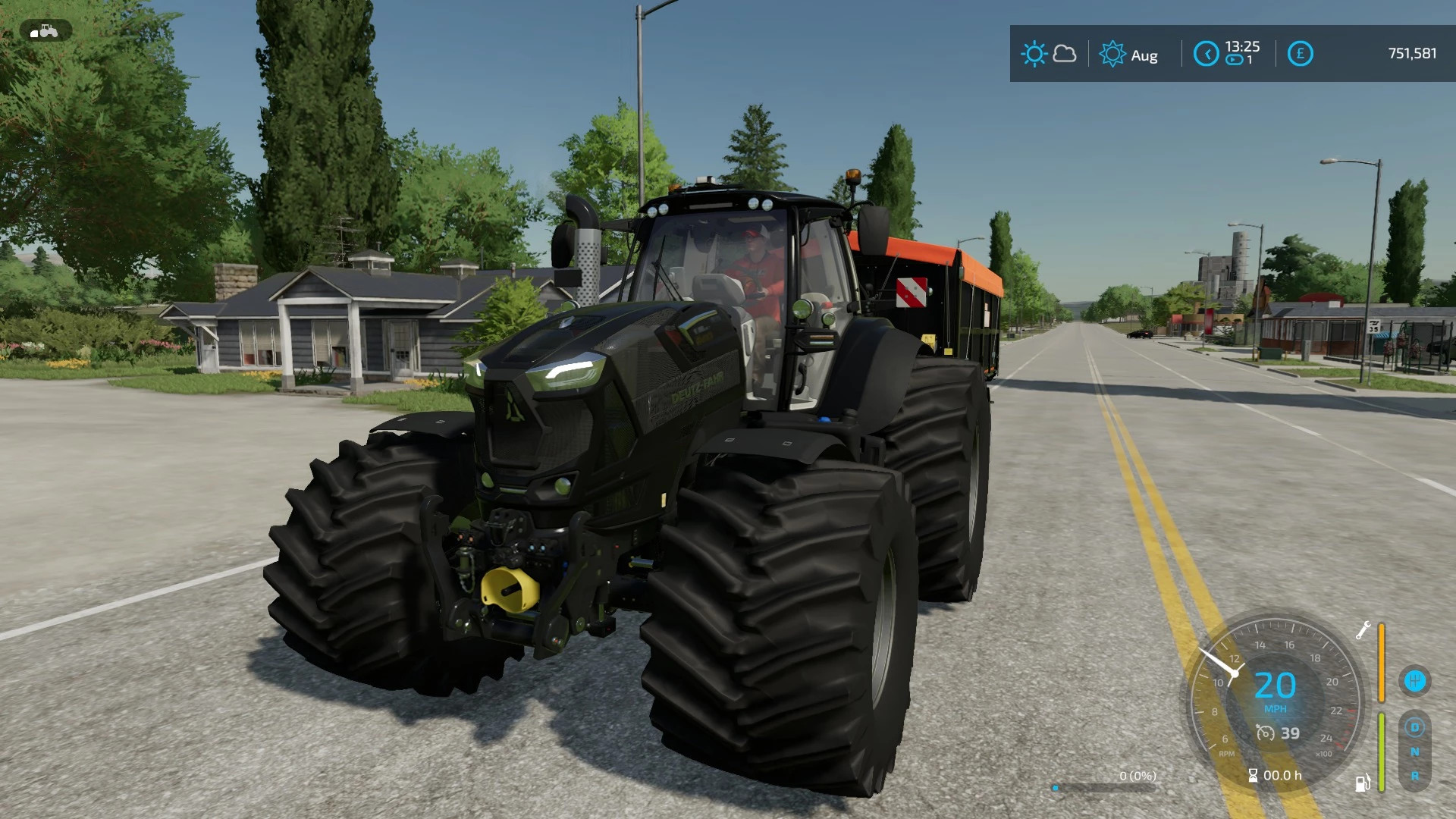Switch to the N neutral indicator
Viewport: 1456px width, 819px height.
click(x=1415, y=752)
